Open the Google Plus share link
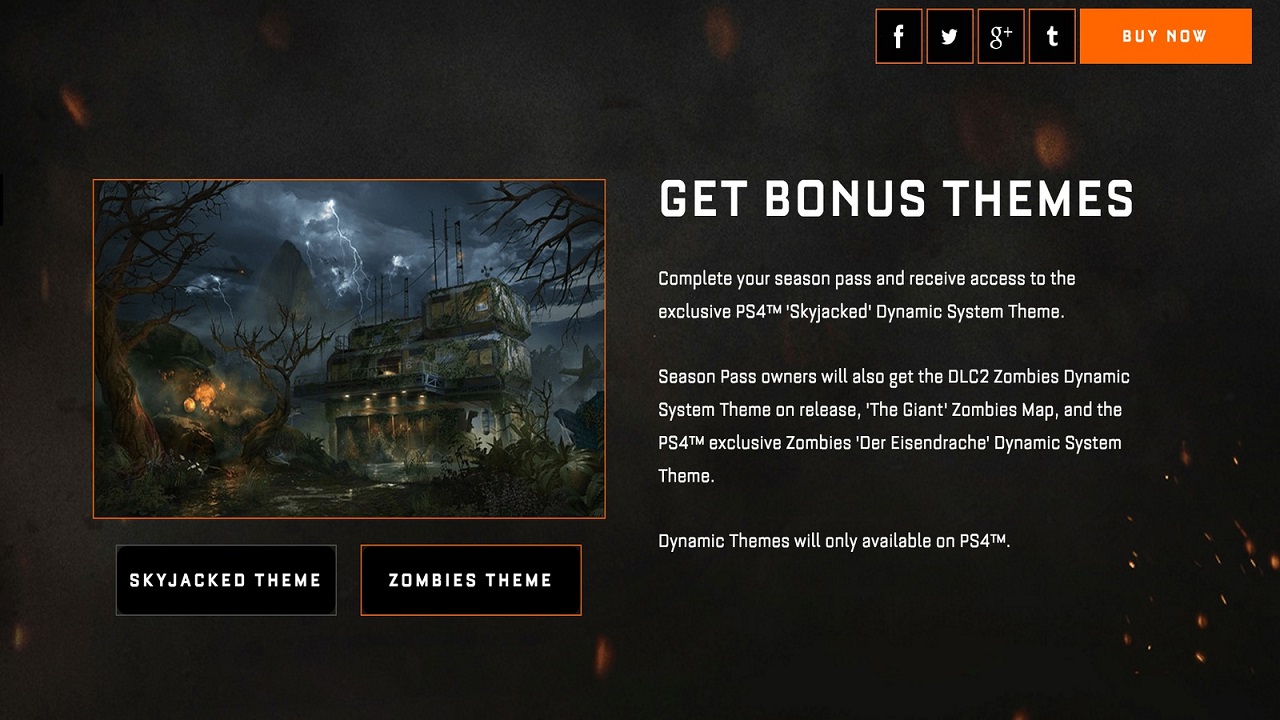 1001,36
